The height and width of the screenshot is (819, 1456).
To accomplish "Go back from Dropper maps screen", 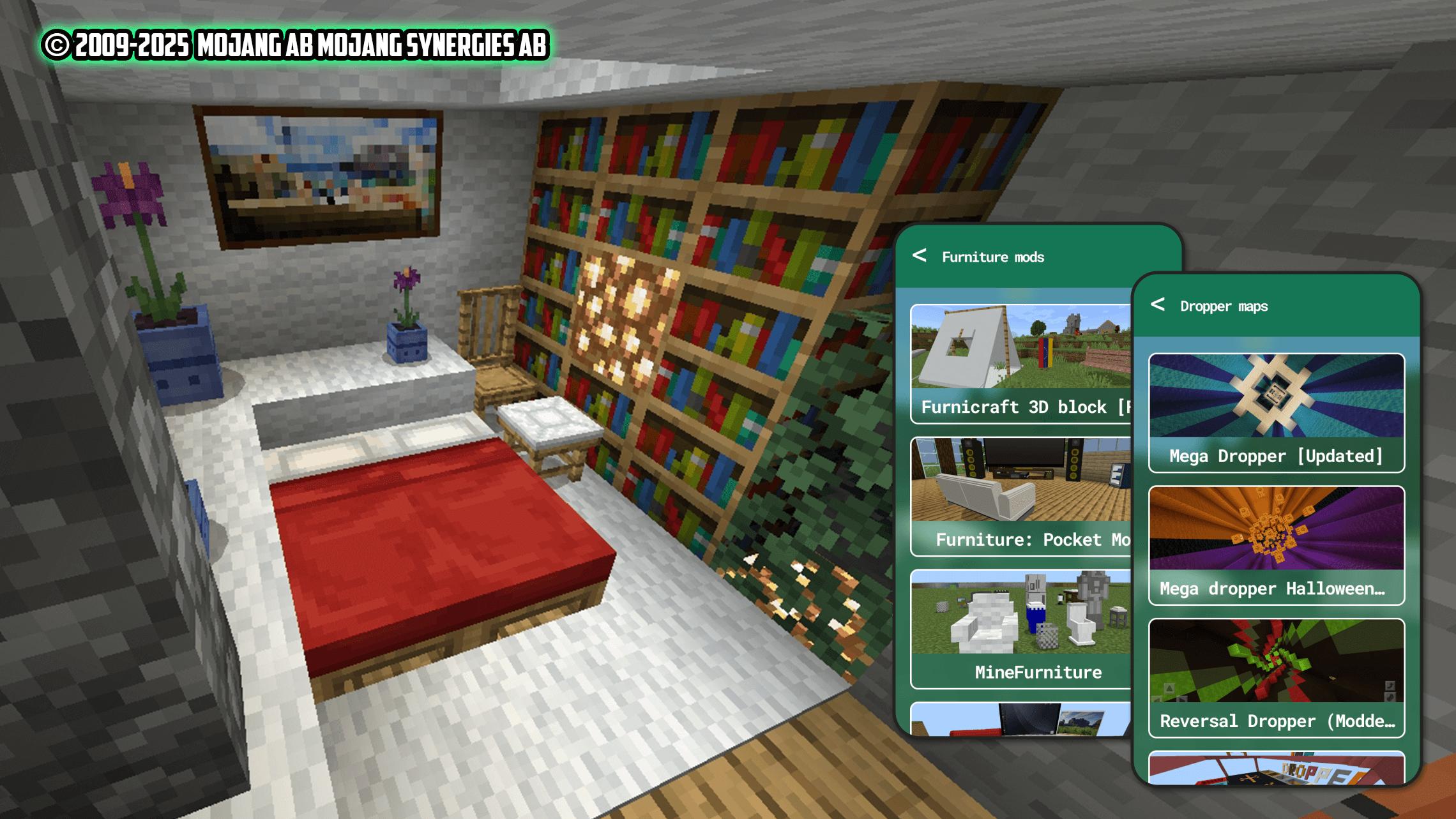I will pos(1158,305).
